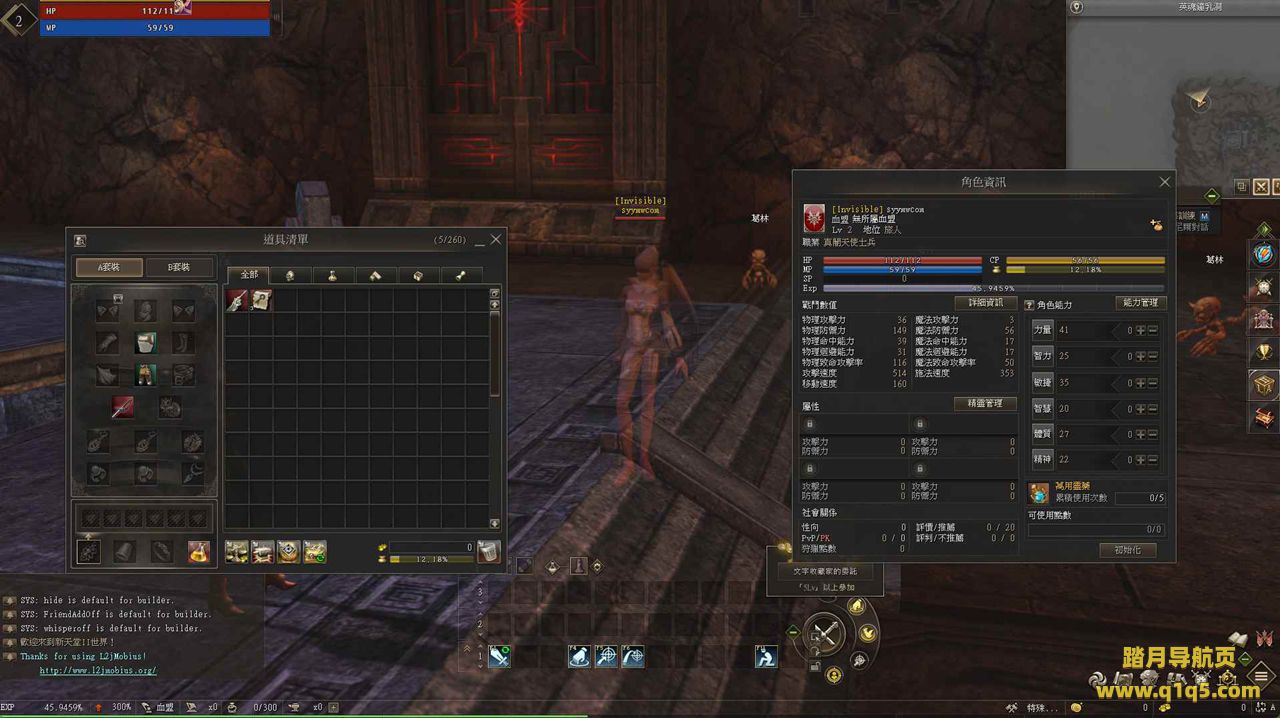Click the equipped red weapon slot
Image resolution: width=1280 pixels, height=718 pixels.
click(x=122, y=407)
